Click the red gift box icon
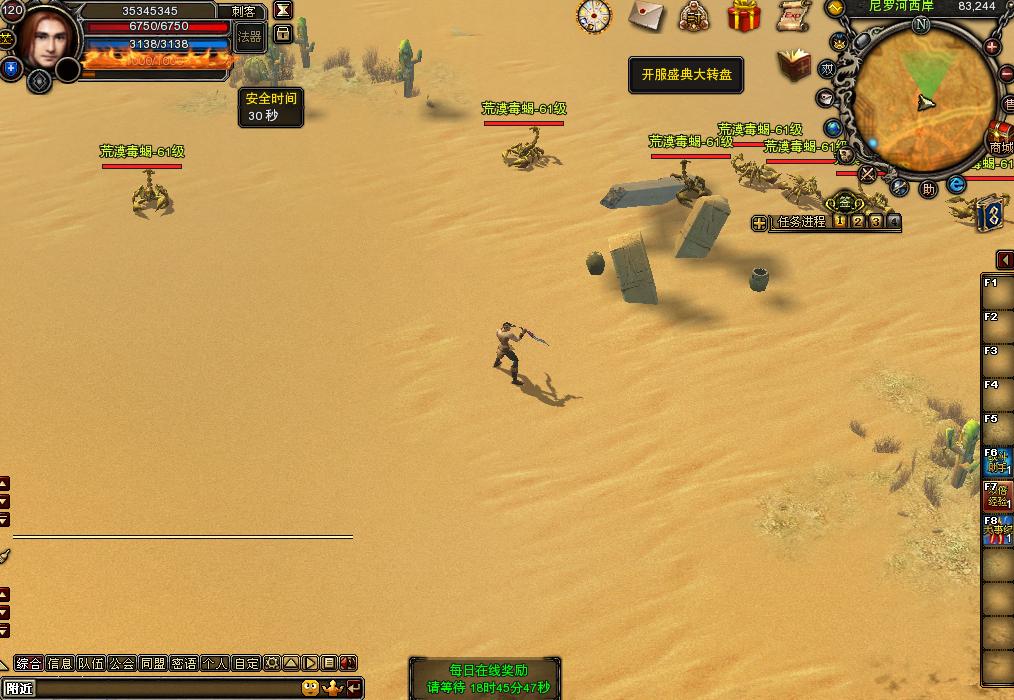1014x700 pixels. pyautogui.click(x=743, y=16)
